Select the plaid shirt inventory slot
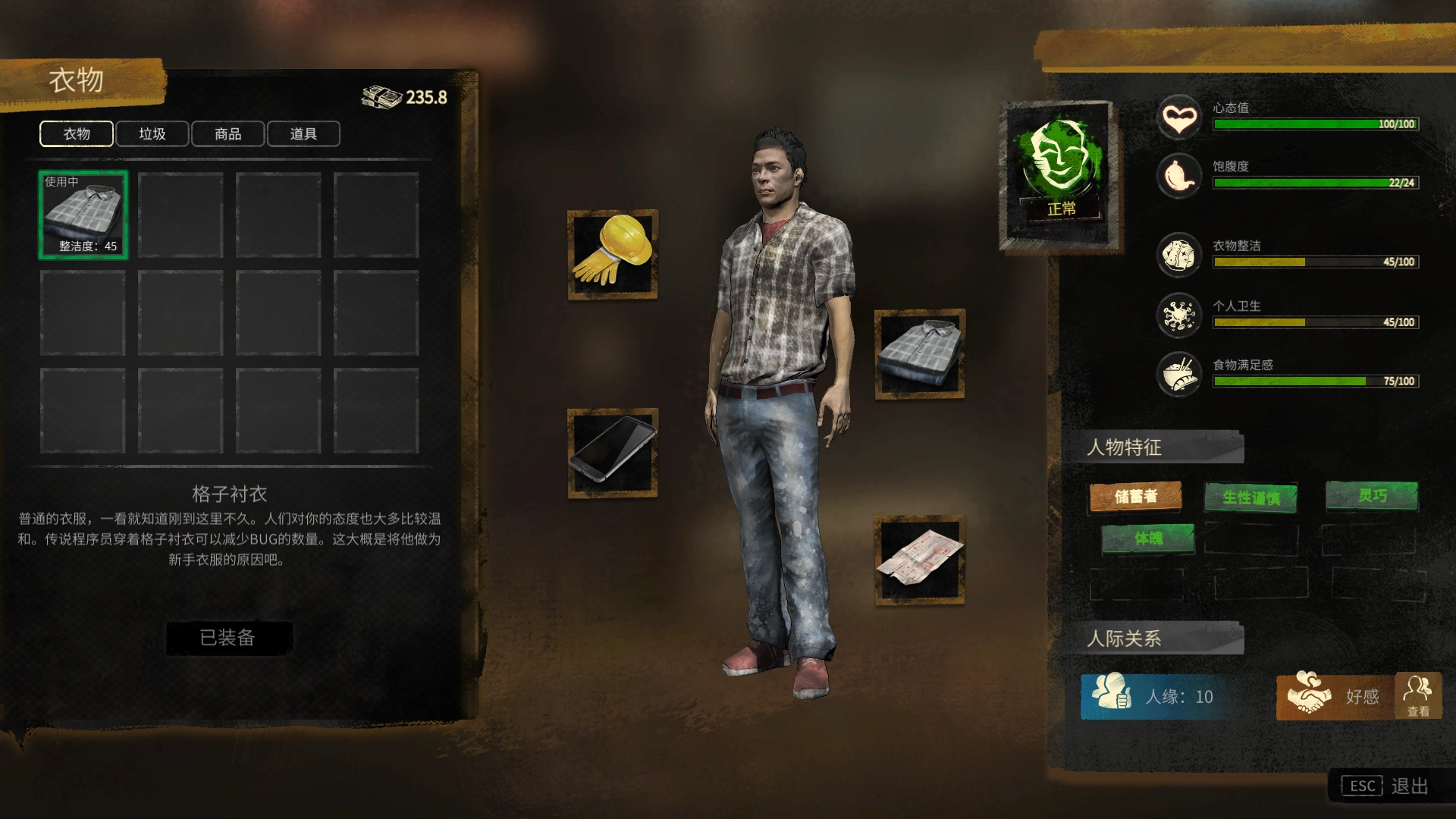1456x819 pixels. 83,215
